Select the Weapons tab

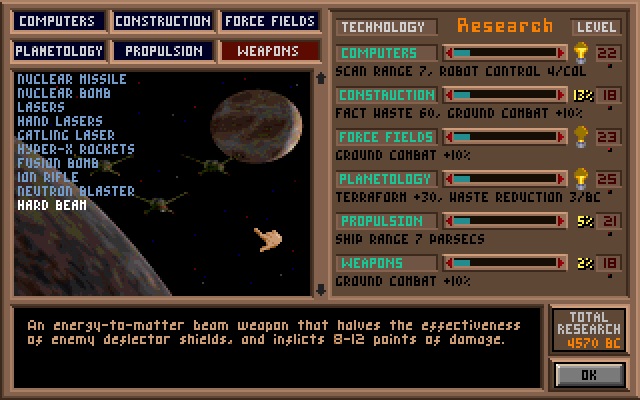[269, 50]
